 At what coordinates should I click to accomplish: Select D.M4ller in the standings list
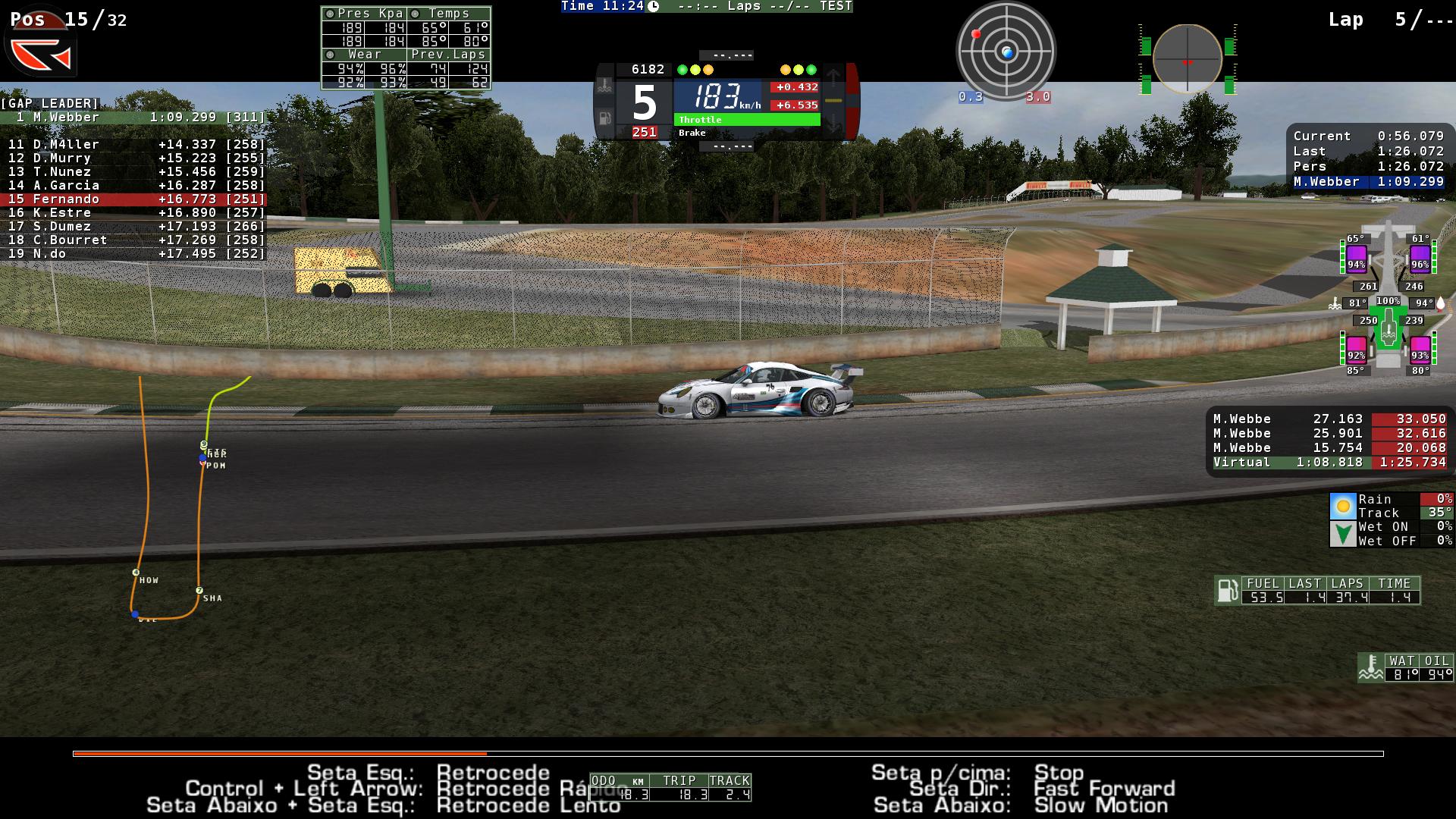(x=133, y=144)
